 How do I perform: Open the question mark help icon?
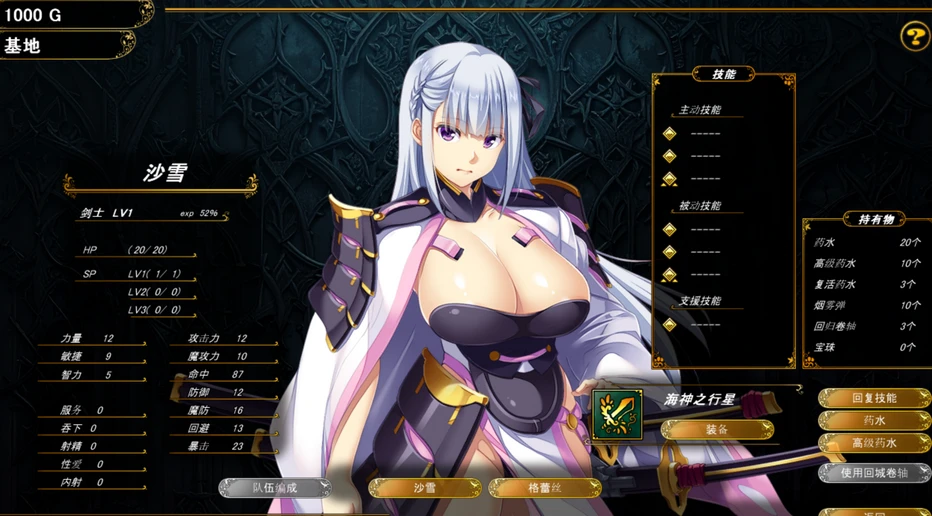pyautogui.click(x=914, y=38)
